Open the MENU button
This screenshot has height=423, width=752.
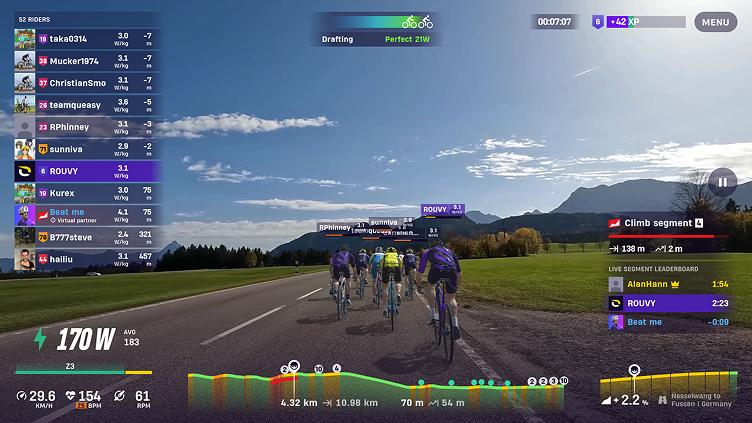click(x=715, y=22)
